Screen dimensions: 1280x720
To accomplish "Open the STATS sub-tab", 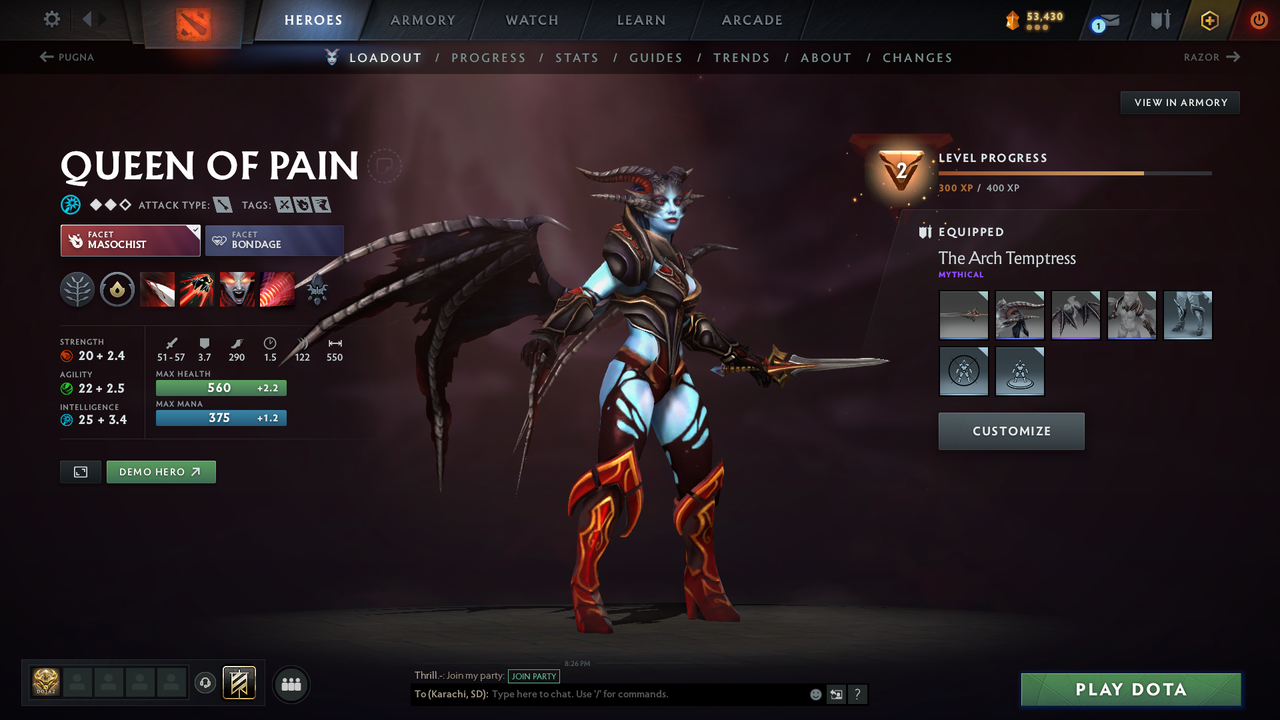I will coord(577,57).
